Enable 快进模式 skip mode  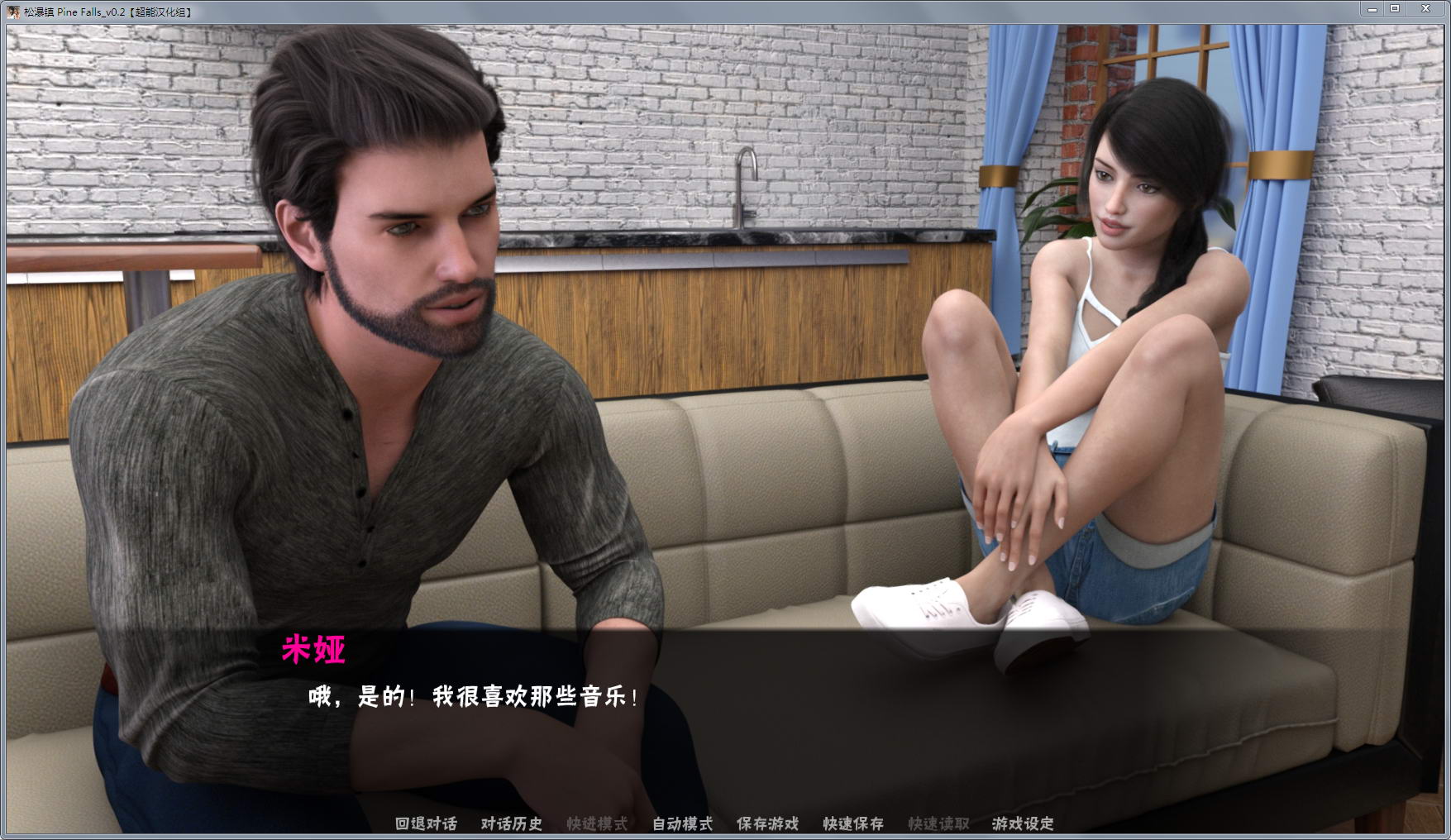click(597, 824)
